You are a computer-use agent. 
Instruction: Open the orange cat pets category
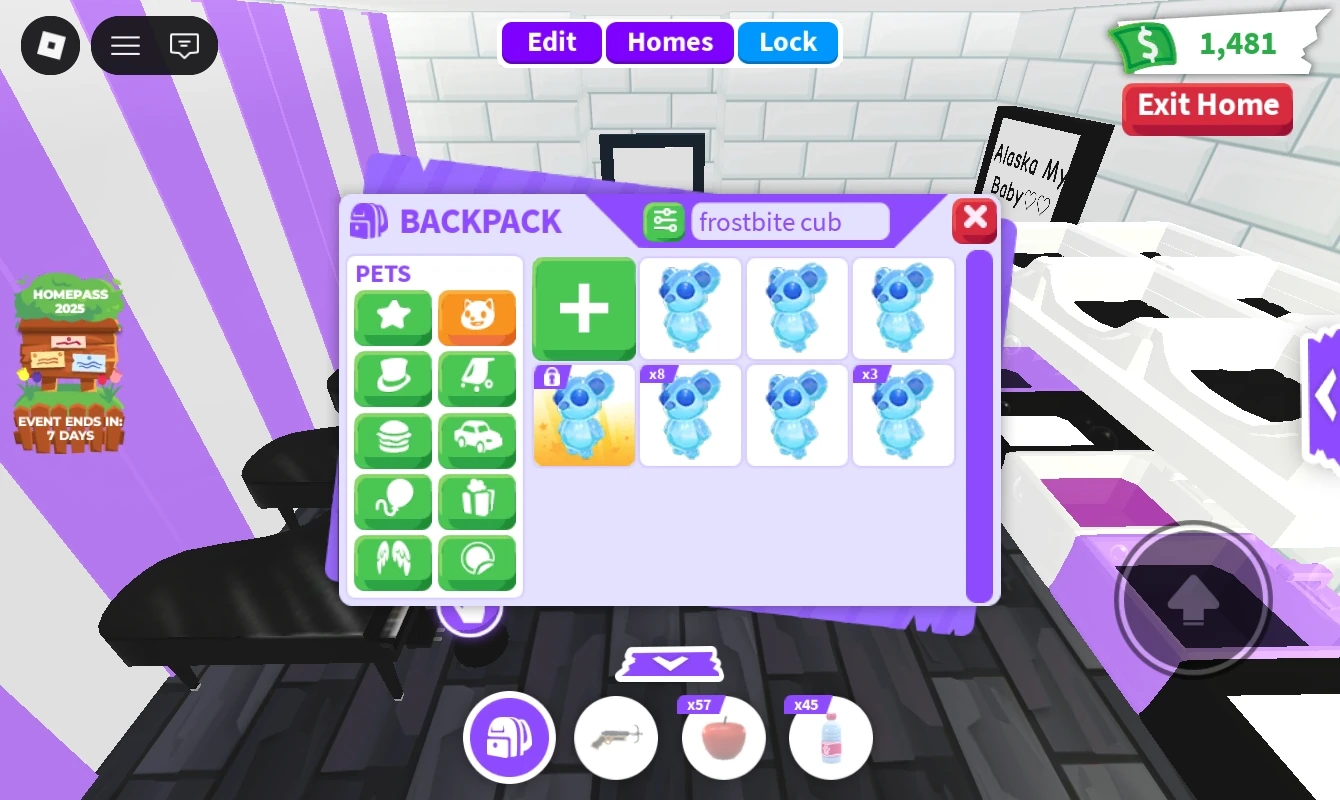pos(477,317)
